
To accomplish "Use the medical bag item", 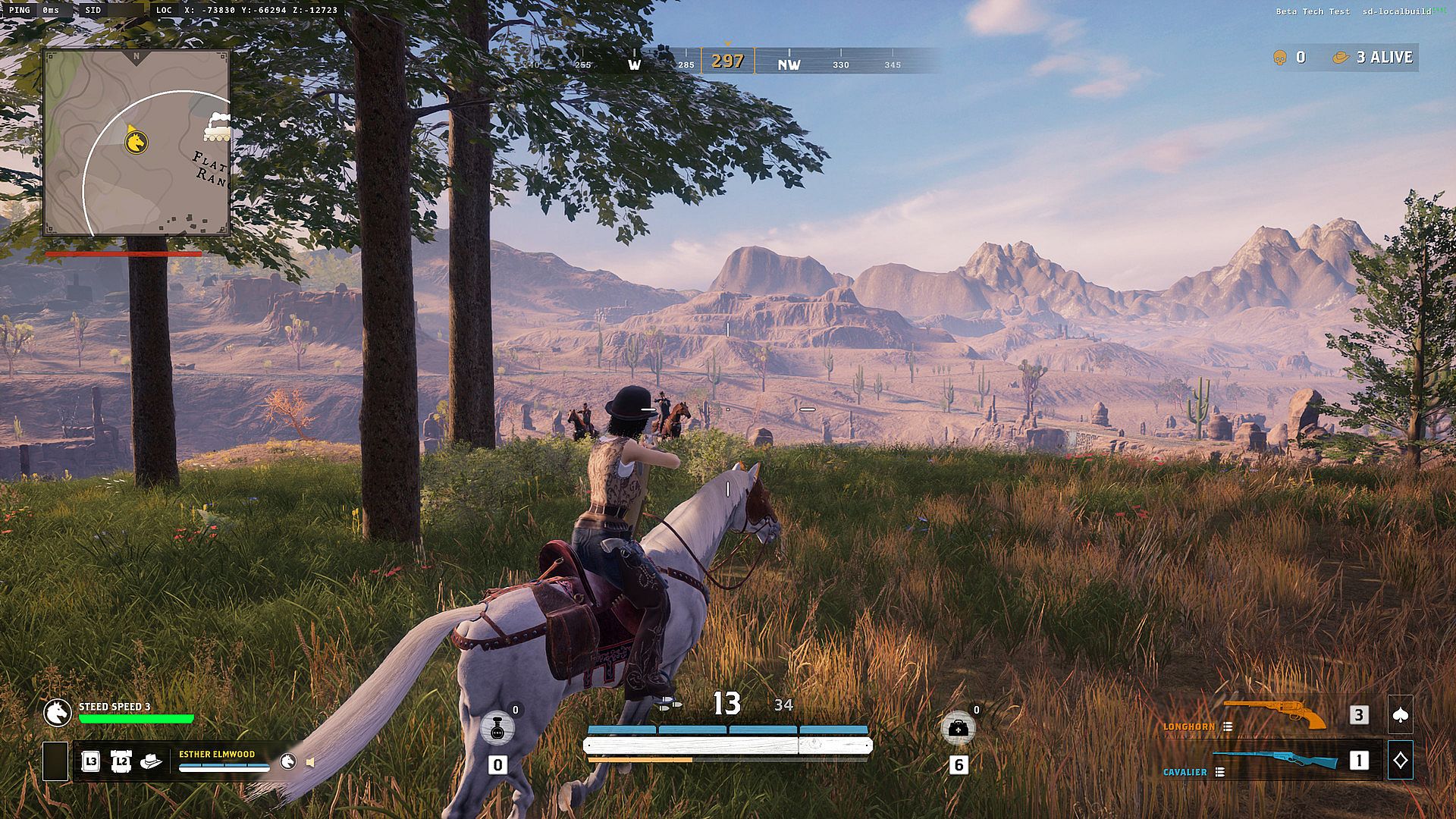I will click(958, 729).
